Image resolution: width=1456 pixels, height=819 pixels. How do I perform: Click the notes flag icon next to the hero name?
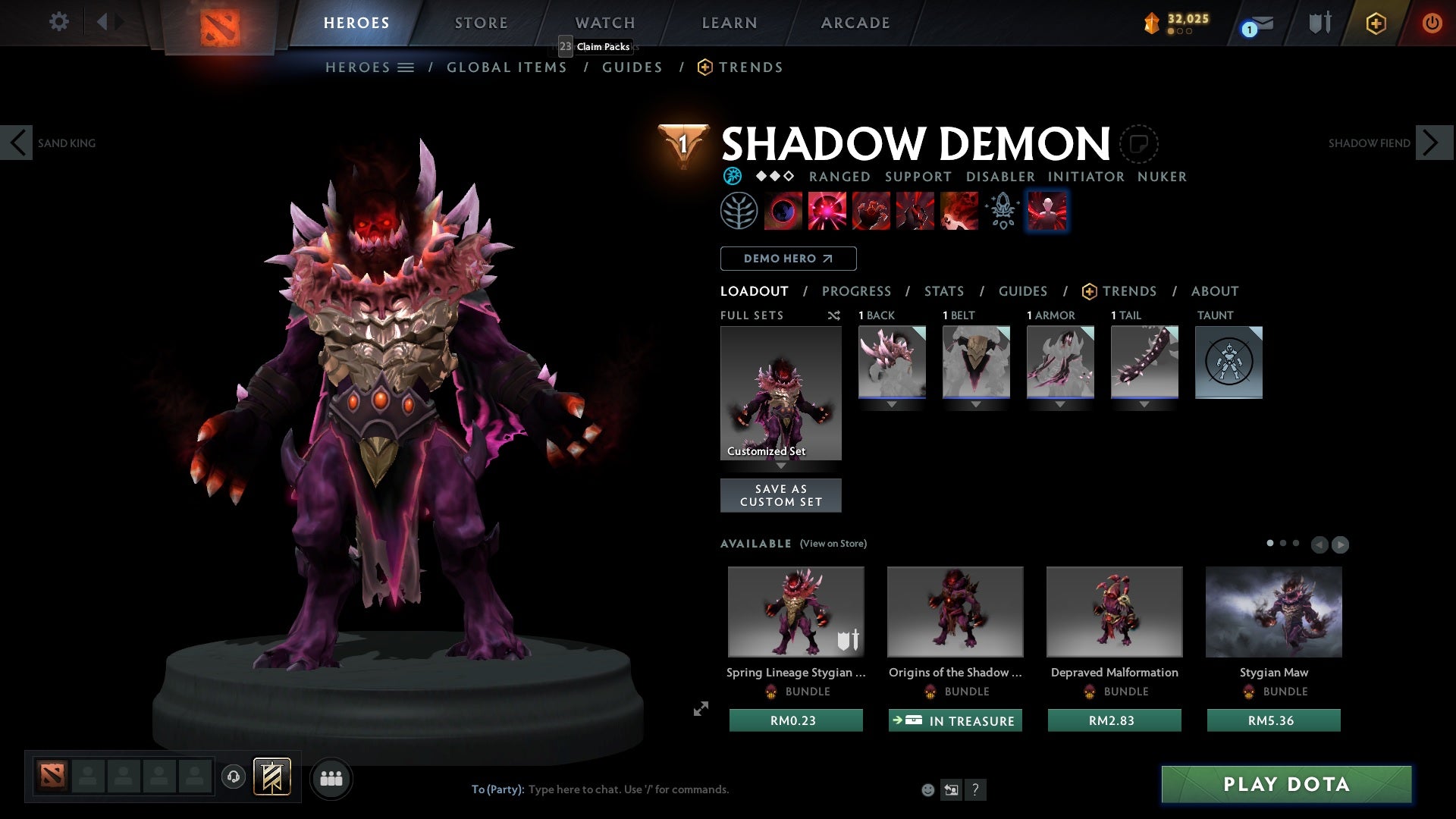pyautogui.click(x=1137, y=143)
